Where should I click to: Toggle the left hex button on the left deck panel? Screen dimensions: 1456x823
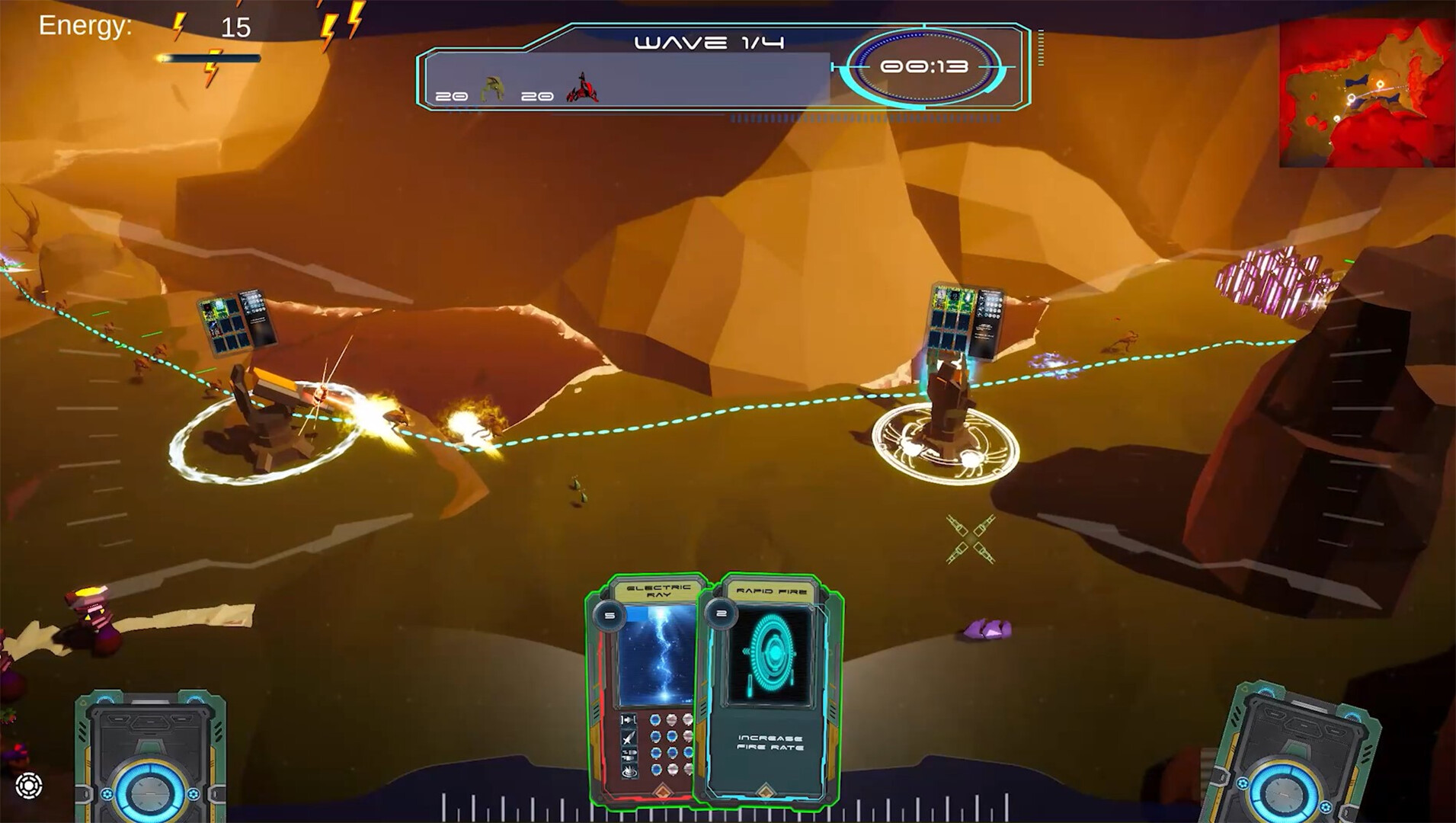(x=107, y=794)
